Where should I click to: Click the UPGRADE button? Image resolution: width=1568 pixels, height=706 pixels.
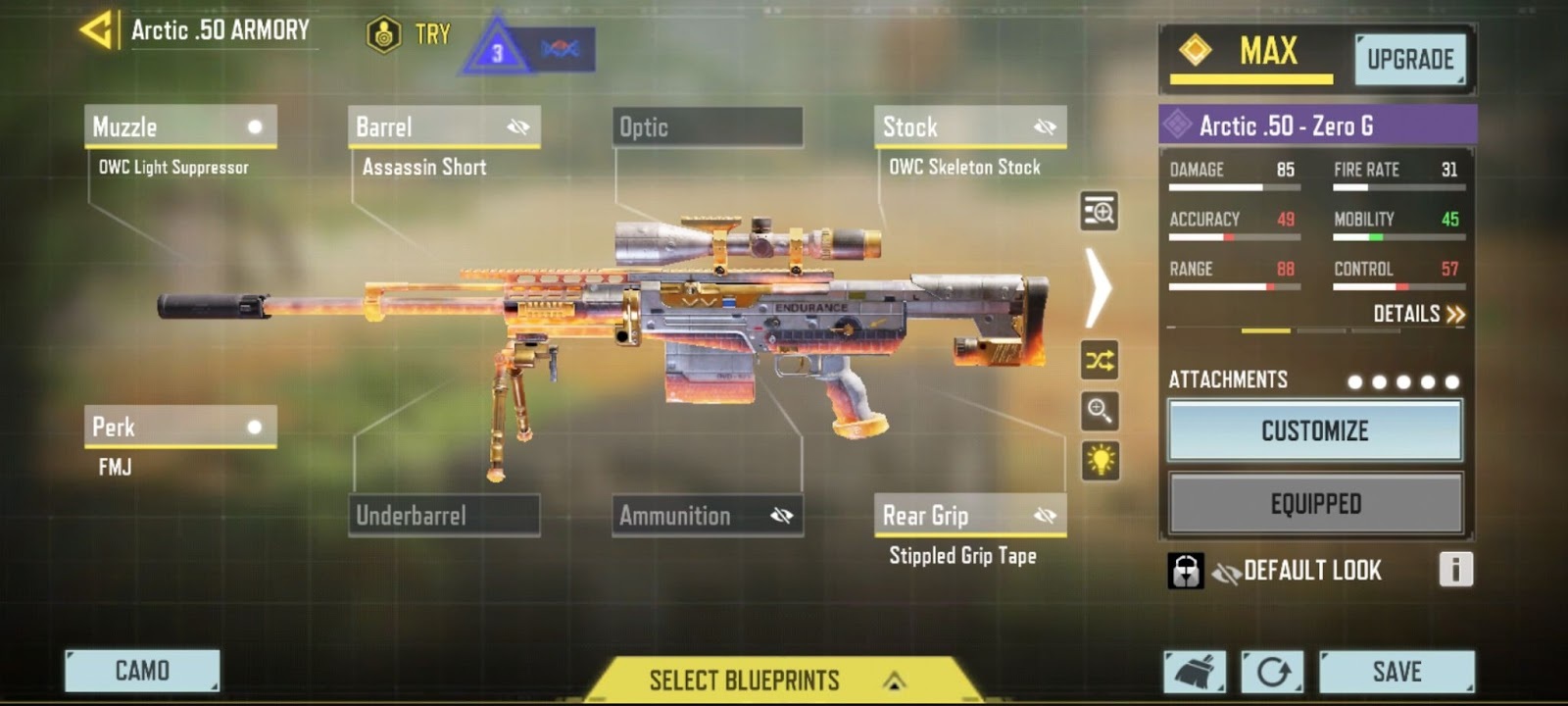1410,60
